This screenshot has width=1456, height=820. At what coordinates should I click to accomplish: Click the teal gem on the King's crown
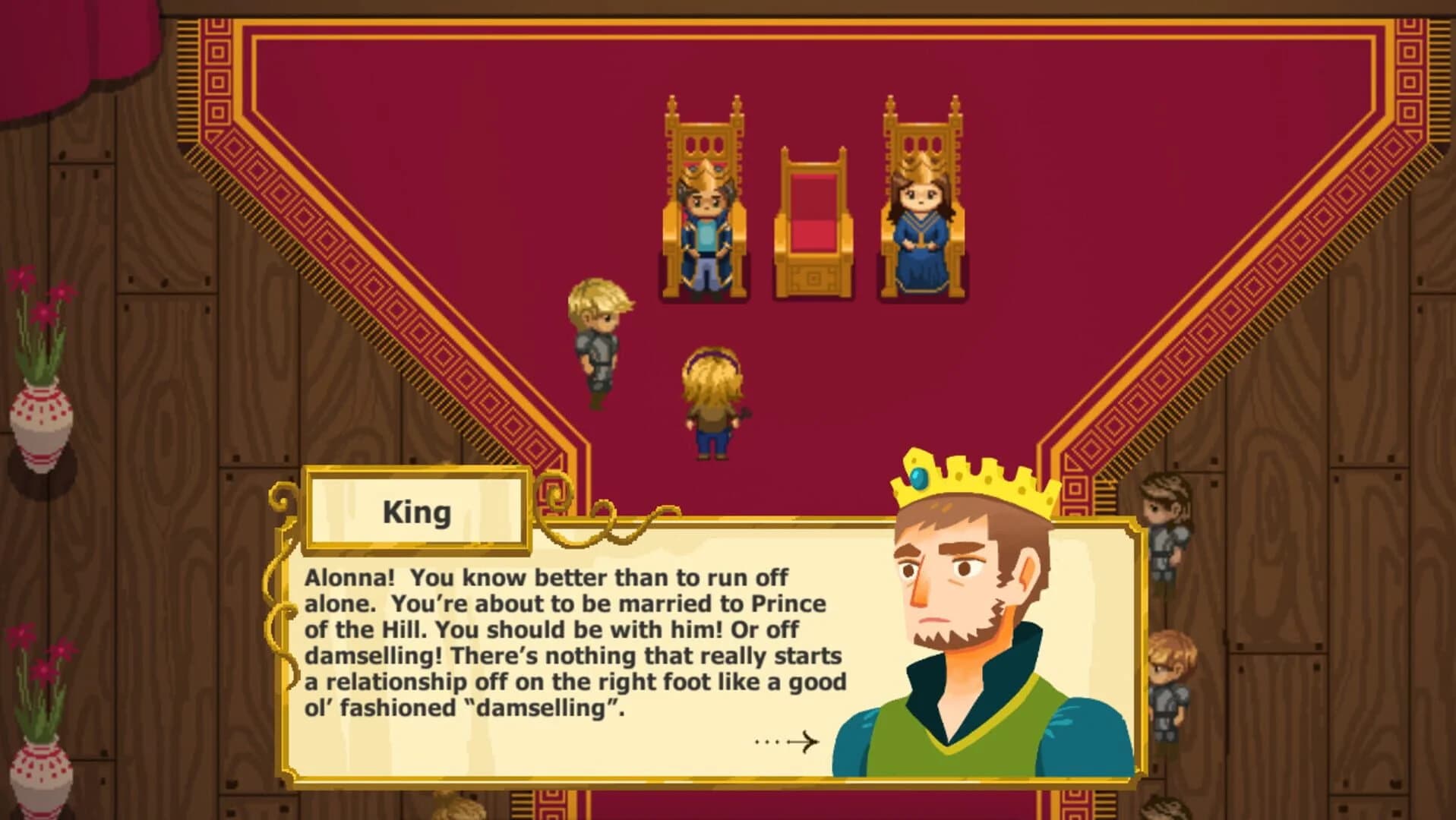[921, 480]
